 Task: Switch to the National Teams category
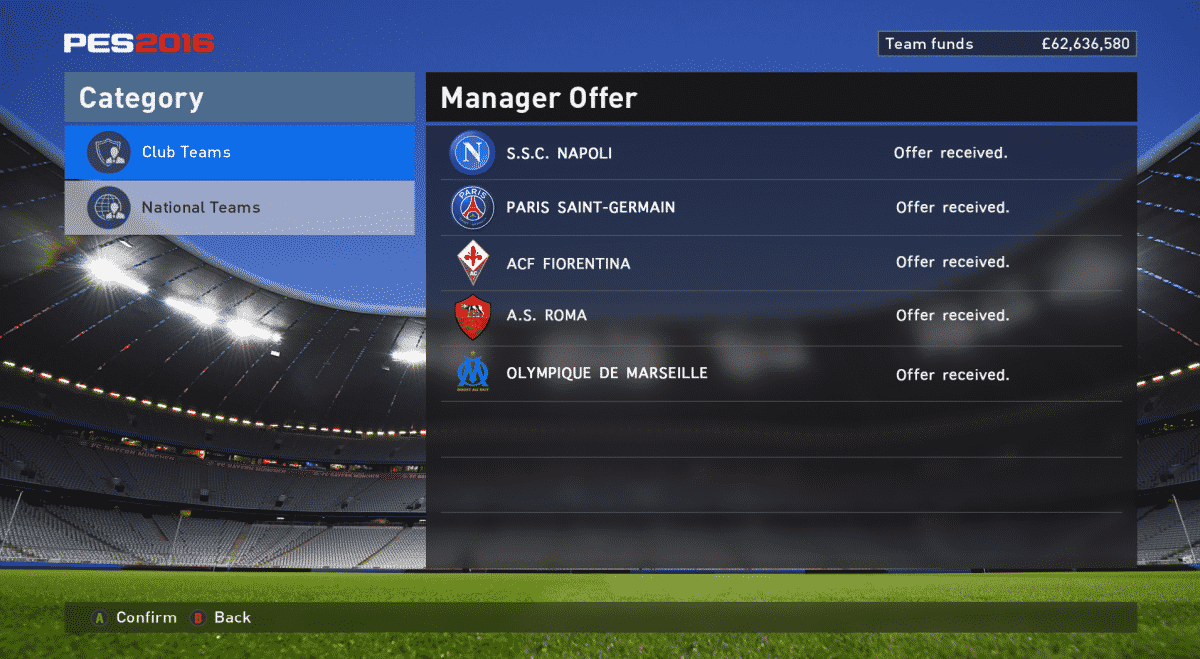tap(239, 208)
